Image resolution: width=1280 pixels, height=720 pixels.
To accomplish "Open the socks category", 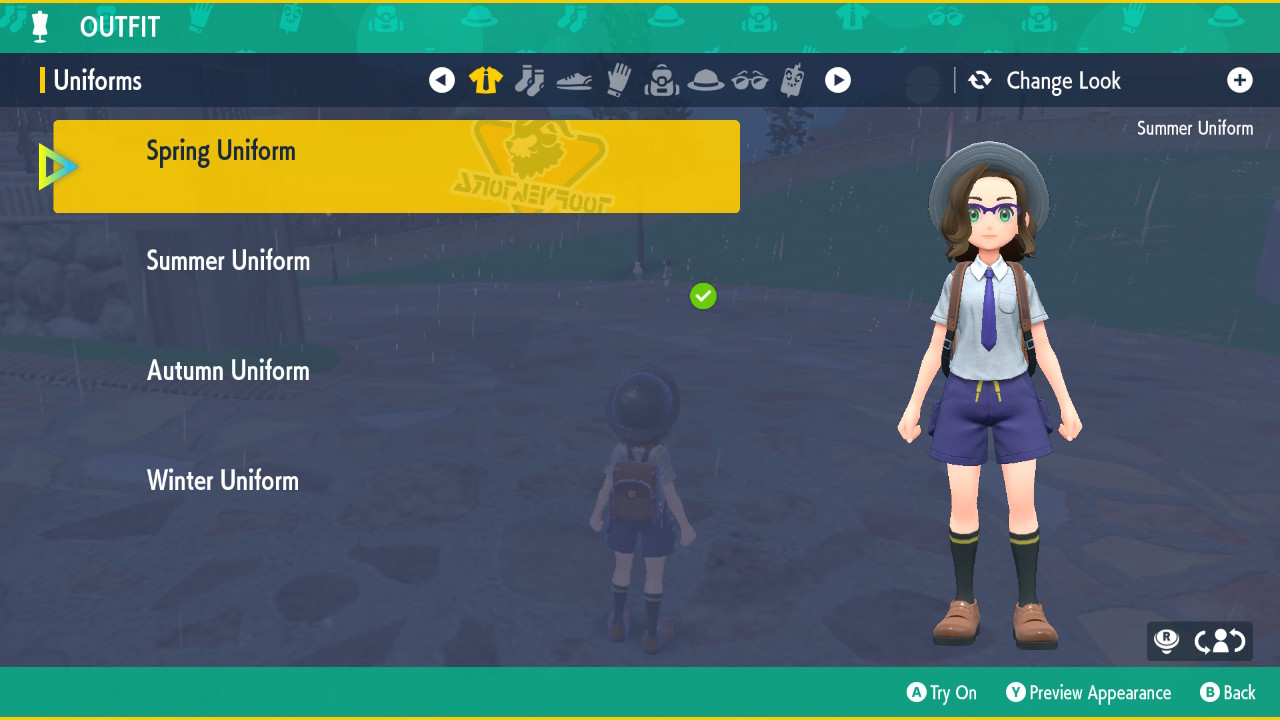I will click(529, 80).
